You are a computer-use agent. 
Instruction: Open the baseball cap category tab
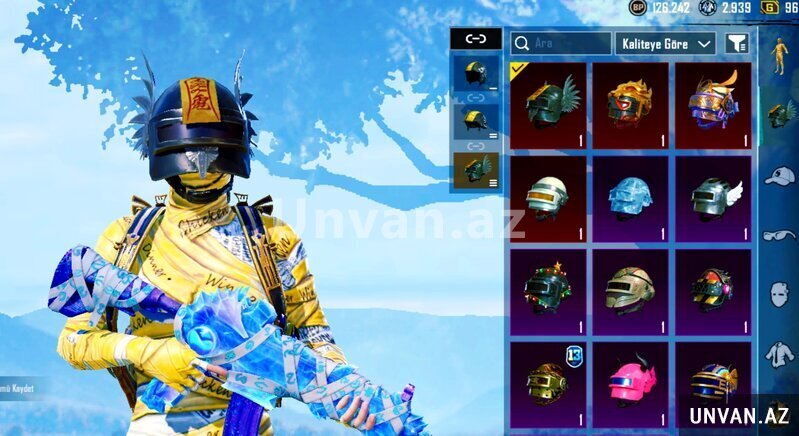click(780, 177)
